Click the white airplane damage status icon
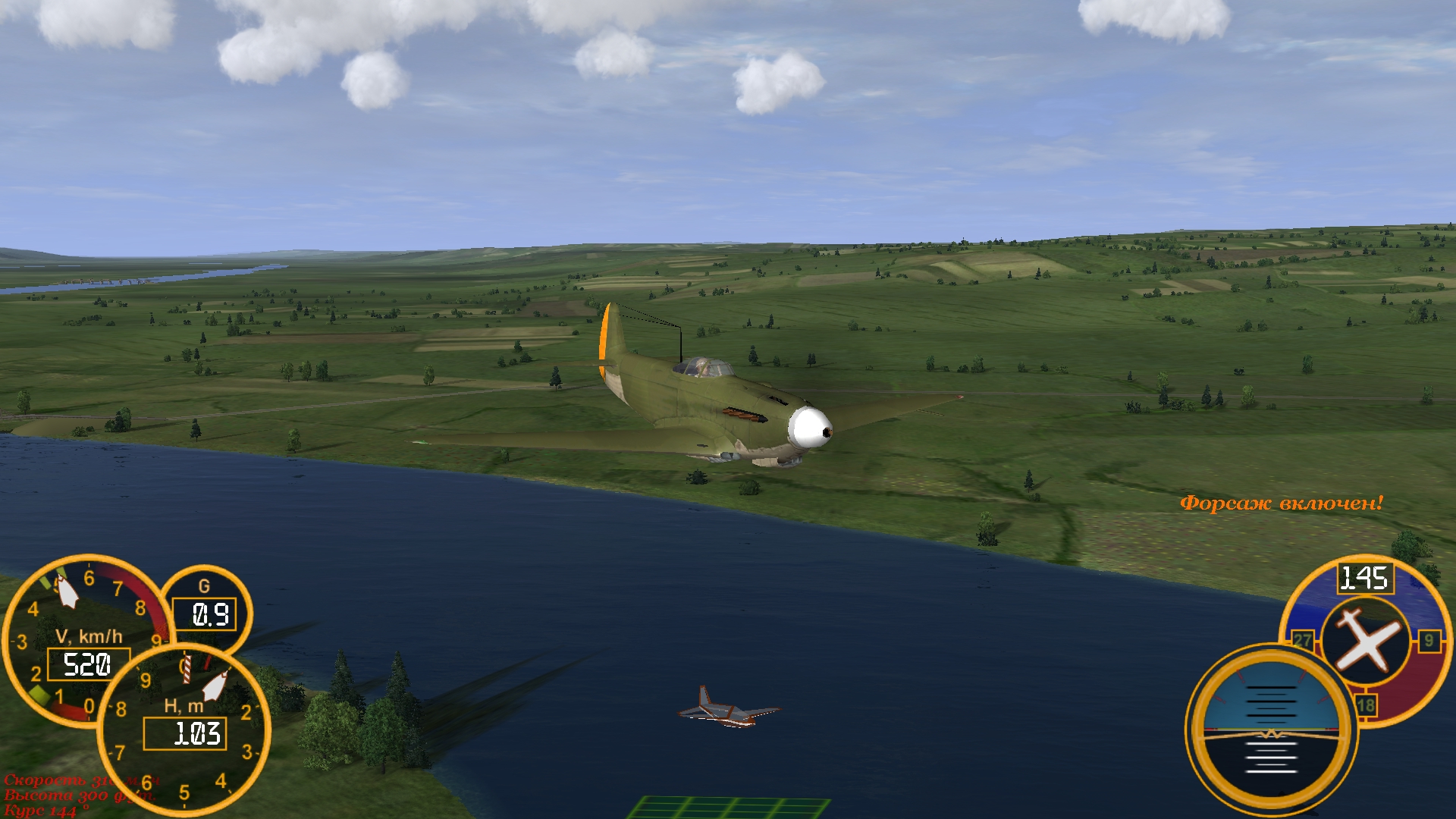1456x819 pixels. pos(1366,641)
